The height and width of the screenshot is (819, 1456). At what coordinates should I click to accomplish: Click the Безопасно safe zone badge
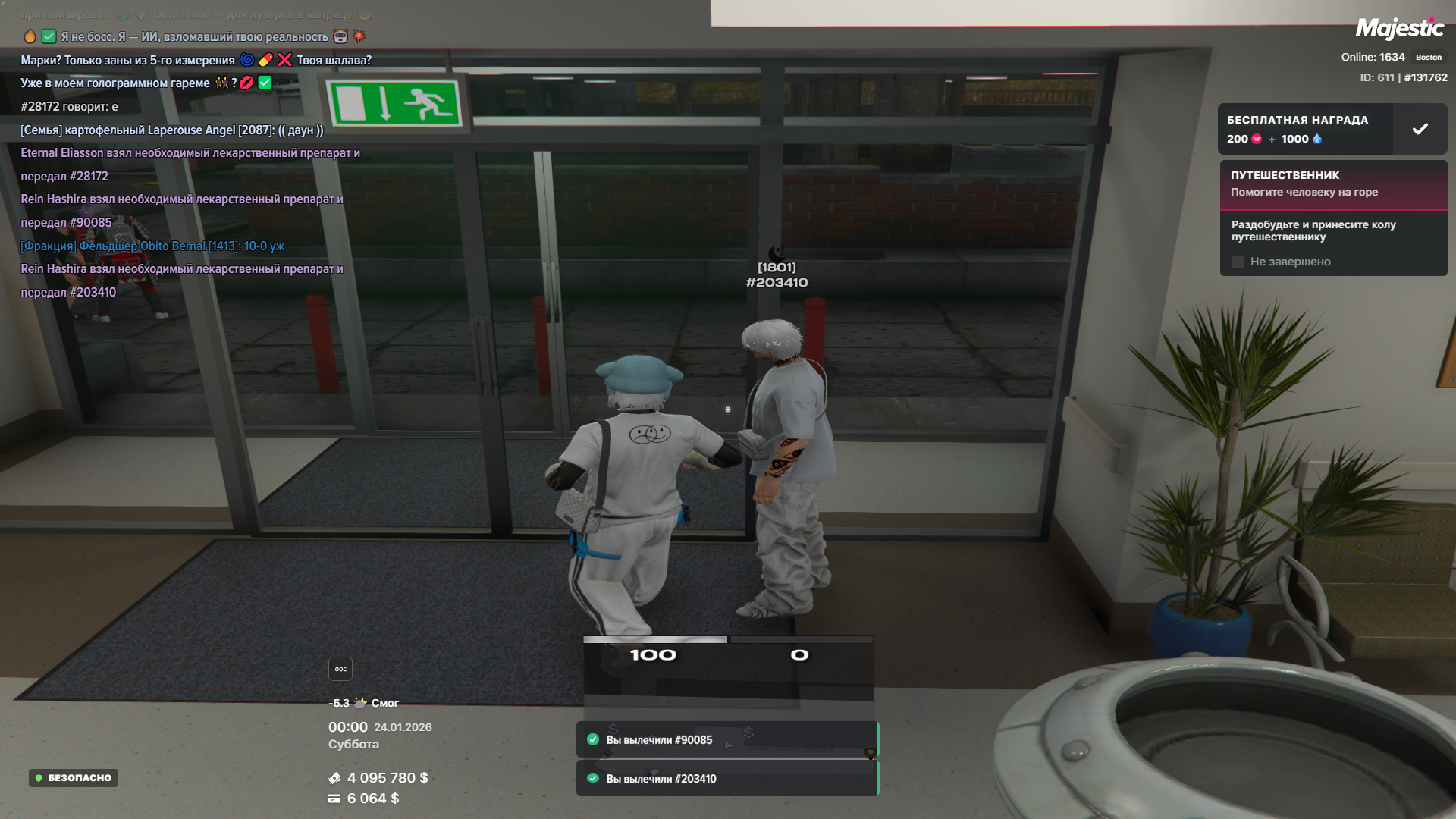(74, 778)
